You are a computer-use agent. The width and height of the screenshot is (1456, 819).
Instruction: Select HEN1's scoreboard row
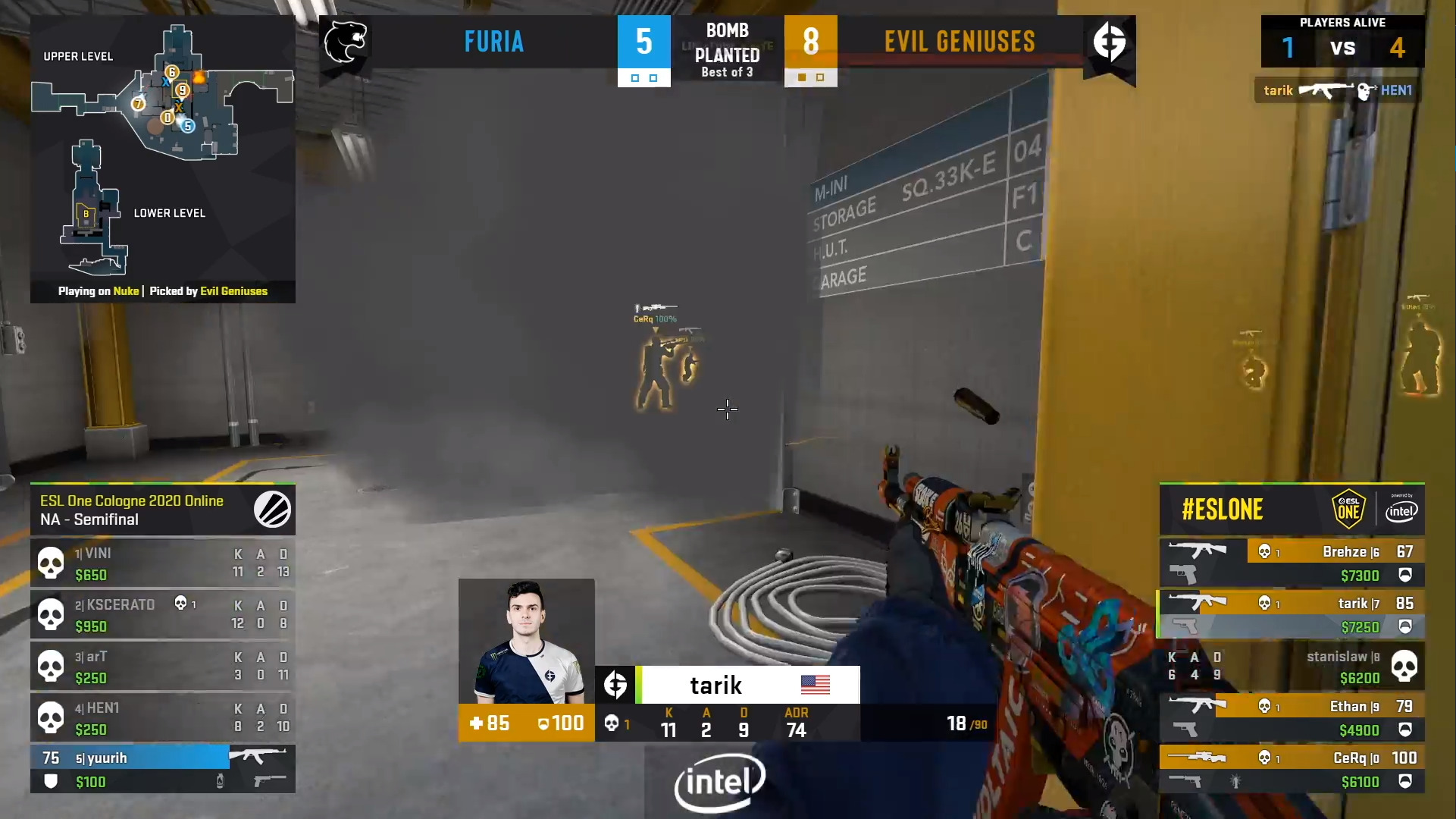coord(162,718)
